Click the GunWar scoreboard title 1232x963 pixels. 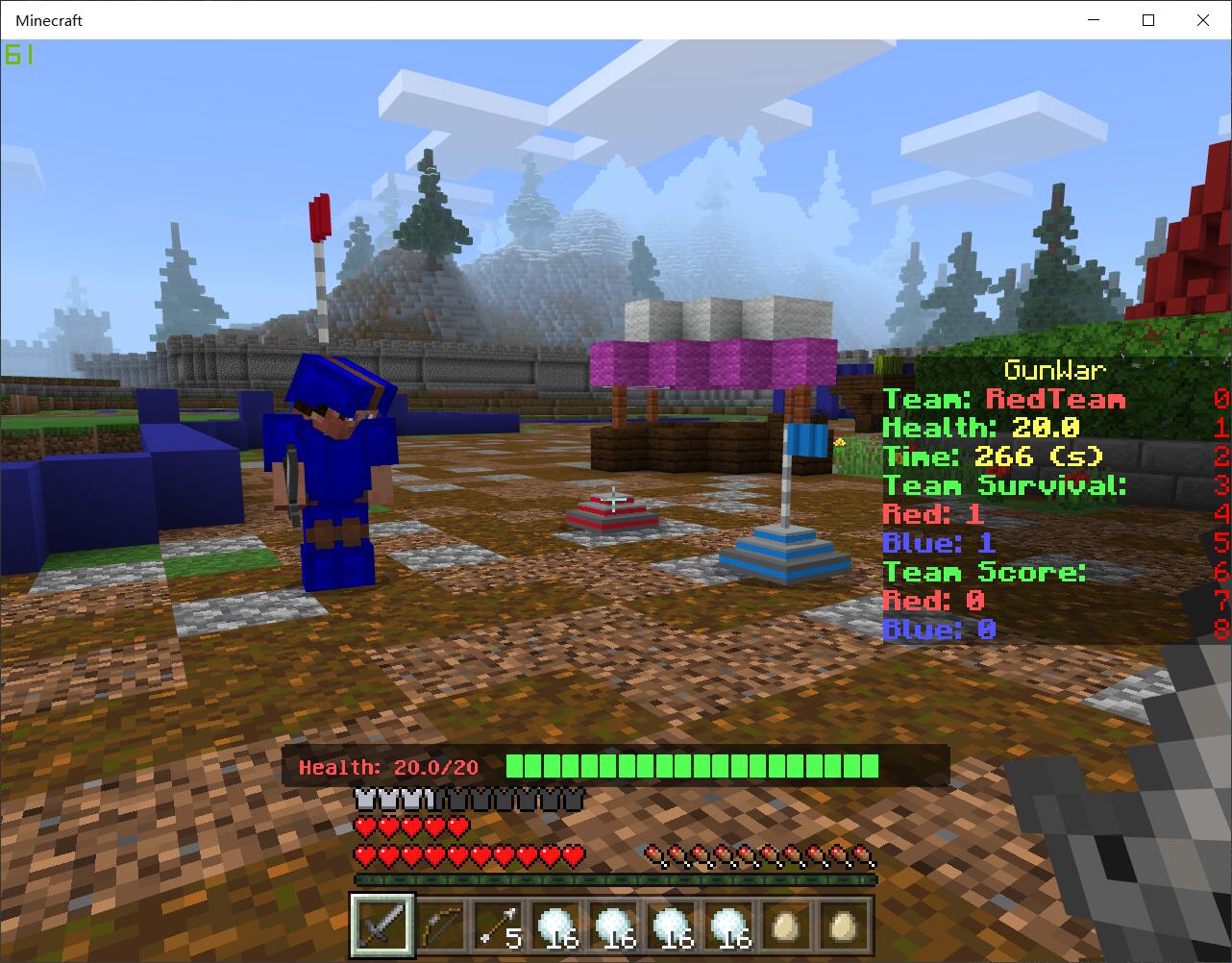pyautogui.click(x=1053, y=371)
